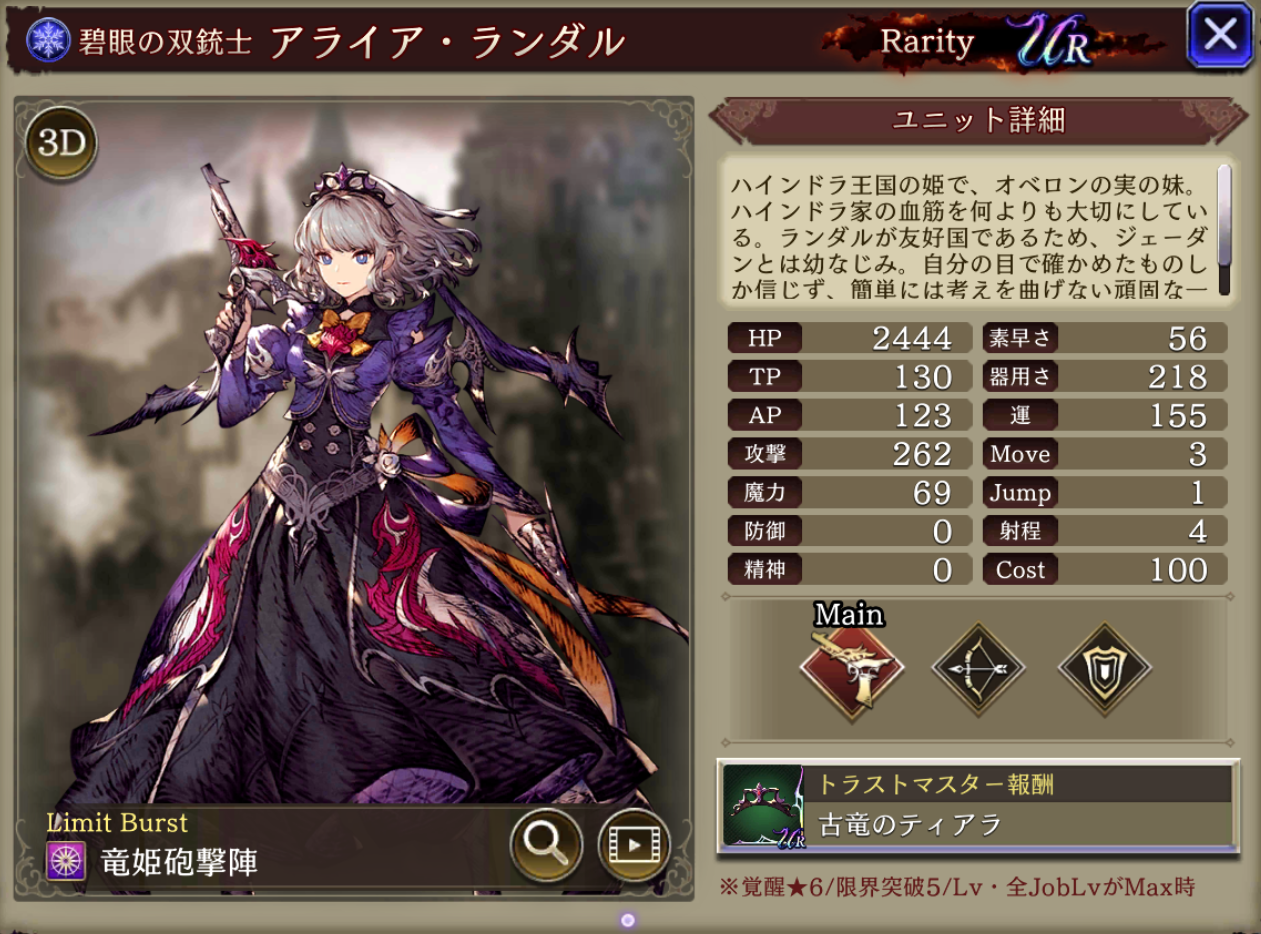The height and width of the screenshot is (934, 1261).
Task: Open the Limit Burst magnifier details
Action: click(x=546, y=845)
